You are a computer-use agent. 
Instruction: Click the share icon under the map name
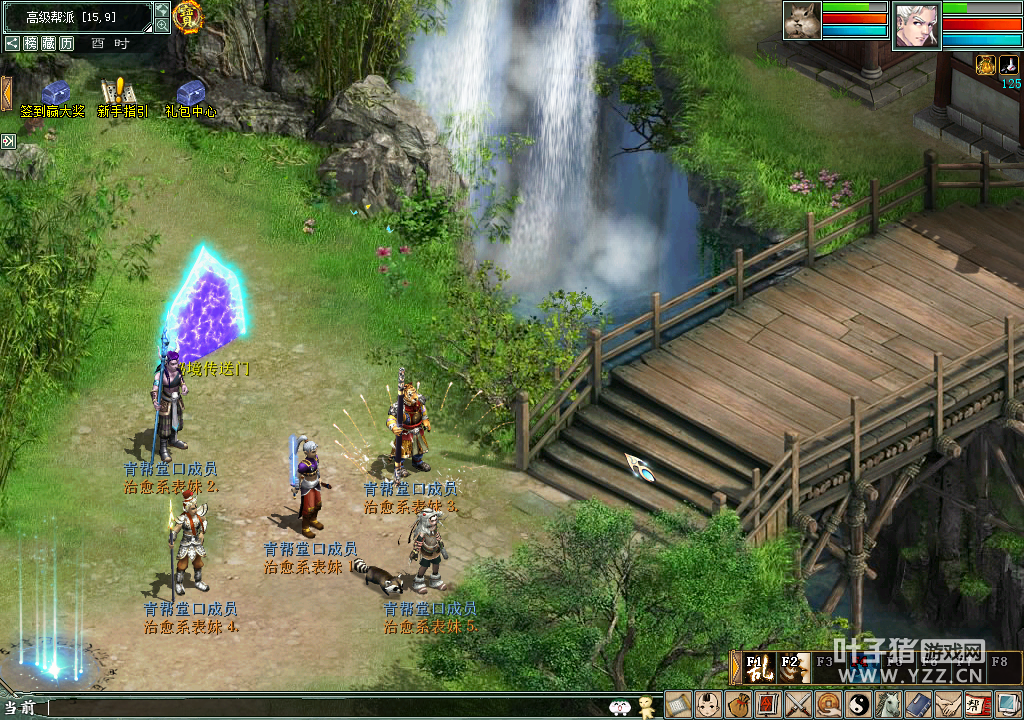(x=12, y=43)
